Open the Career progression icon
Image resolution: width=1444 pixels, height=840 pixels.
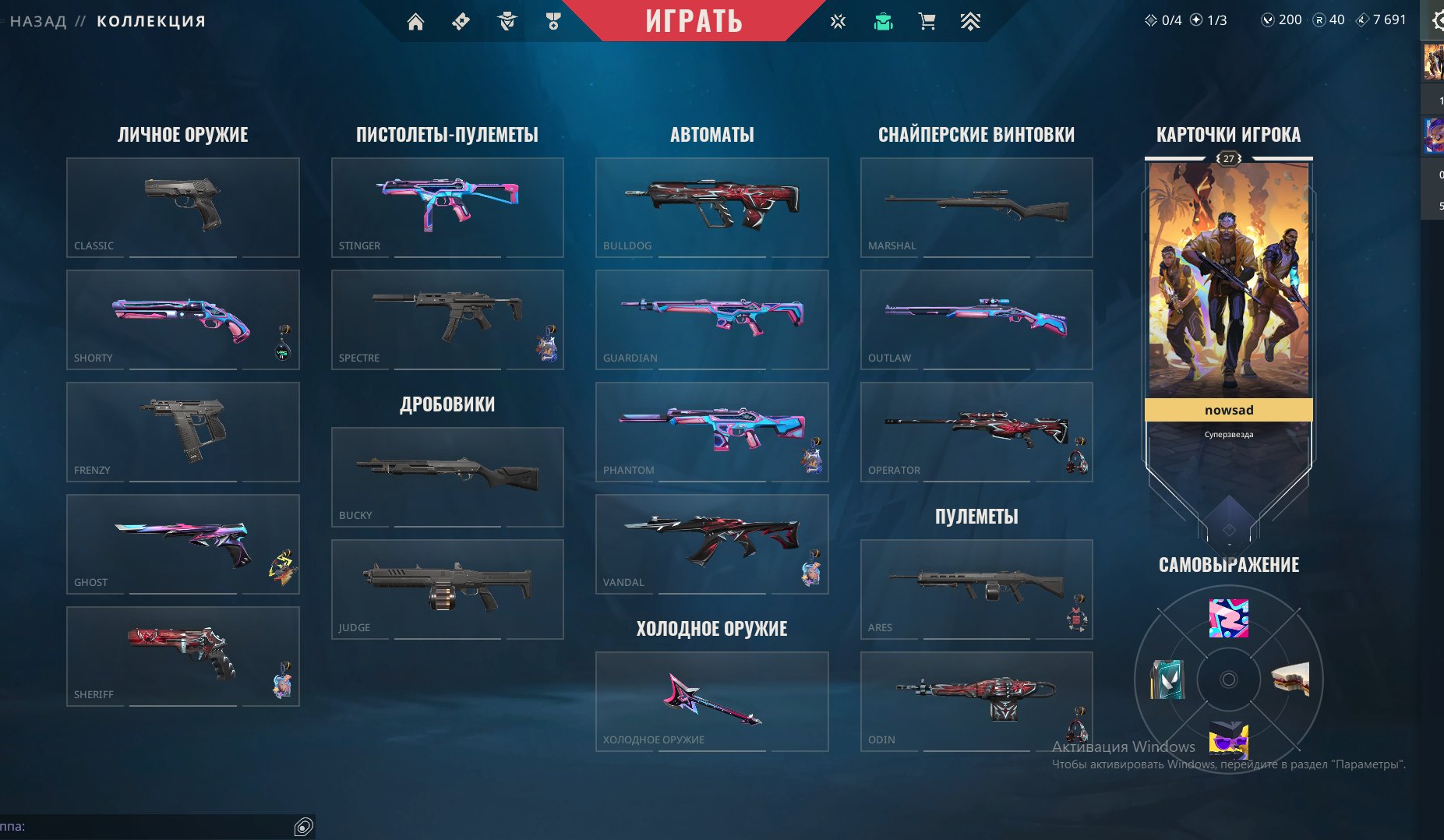click(x=970, y=21)
